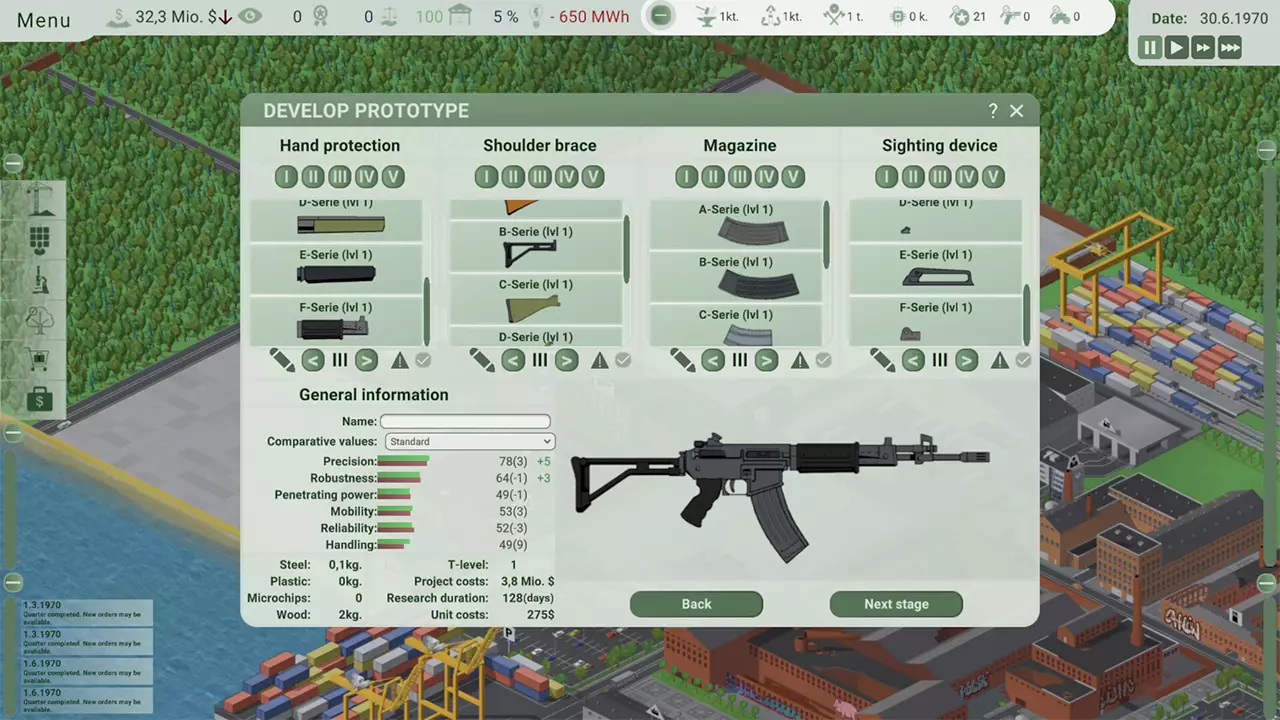Image resolution: width=1280 pixels, height=720 pixels.
Task: Open the research microscope panel in sidebar
Action: [x=39, y=282]
